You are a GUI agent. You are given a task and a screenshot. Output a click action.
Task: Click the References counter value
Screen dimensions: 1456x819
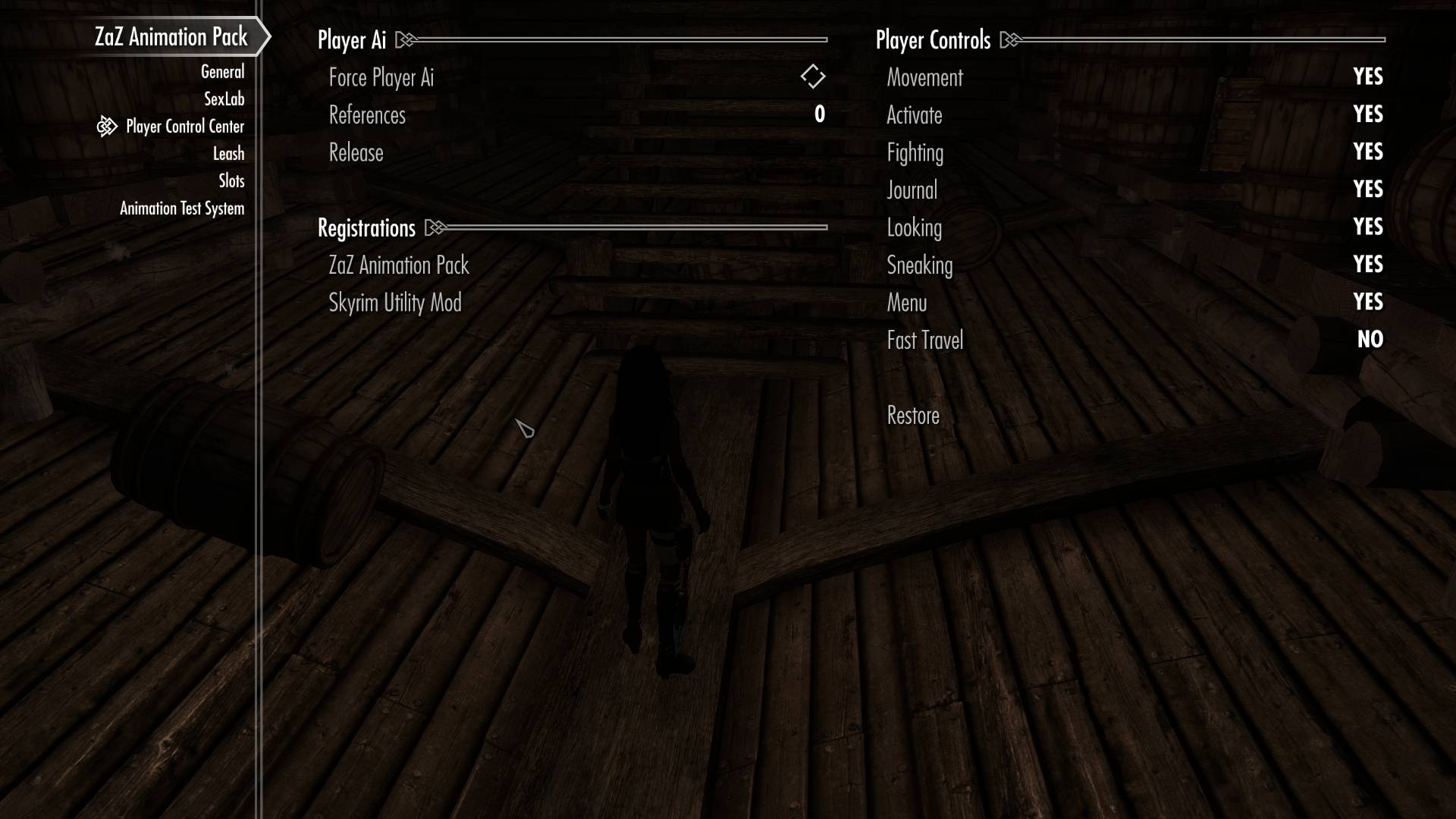pyautogui.click(x=818, y=115)
